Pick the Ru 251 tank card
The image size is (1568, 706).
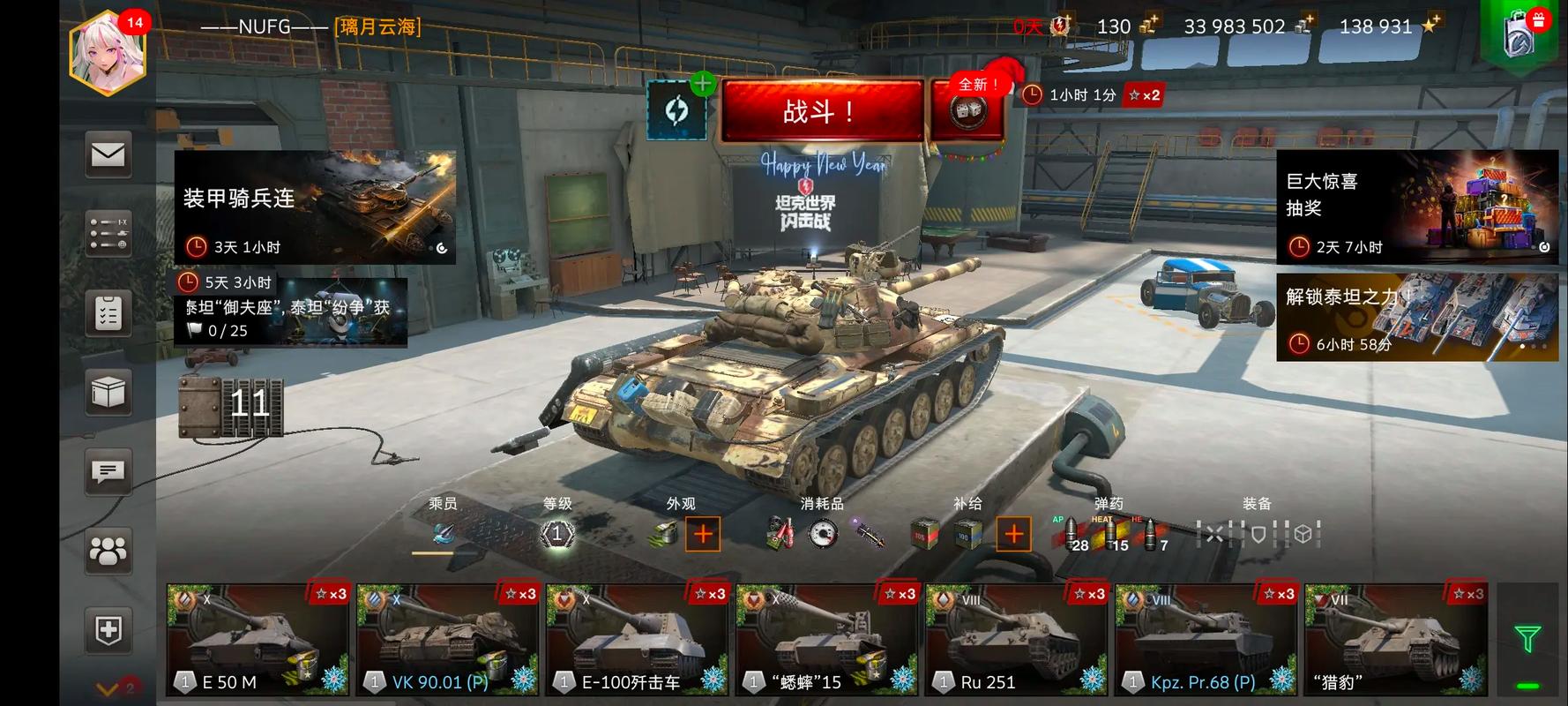(x=1017, y=639)
